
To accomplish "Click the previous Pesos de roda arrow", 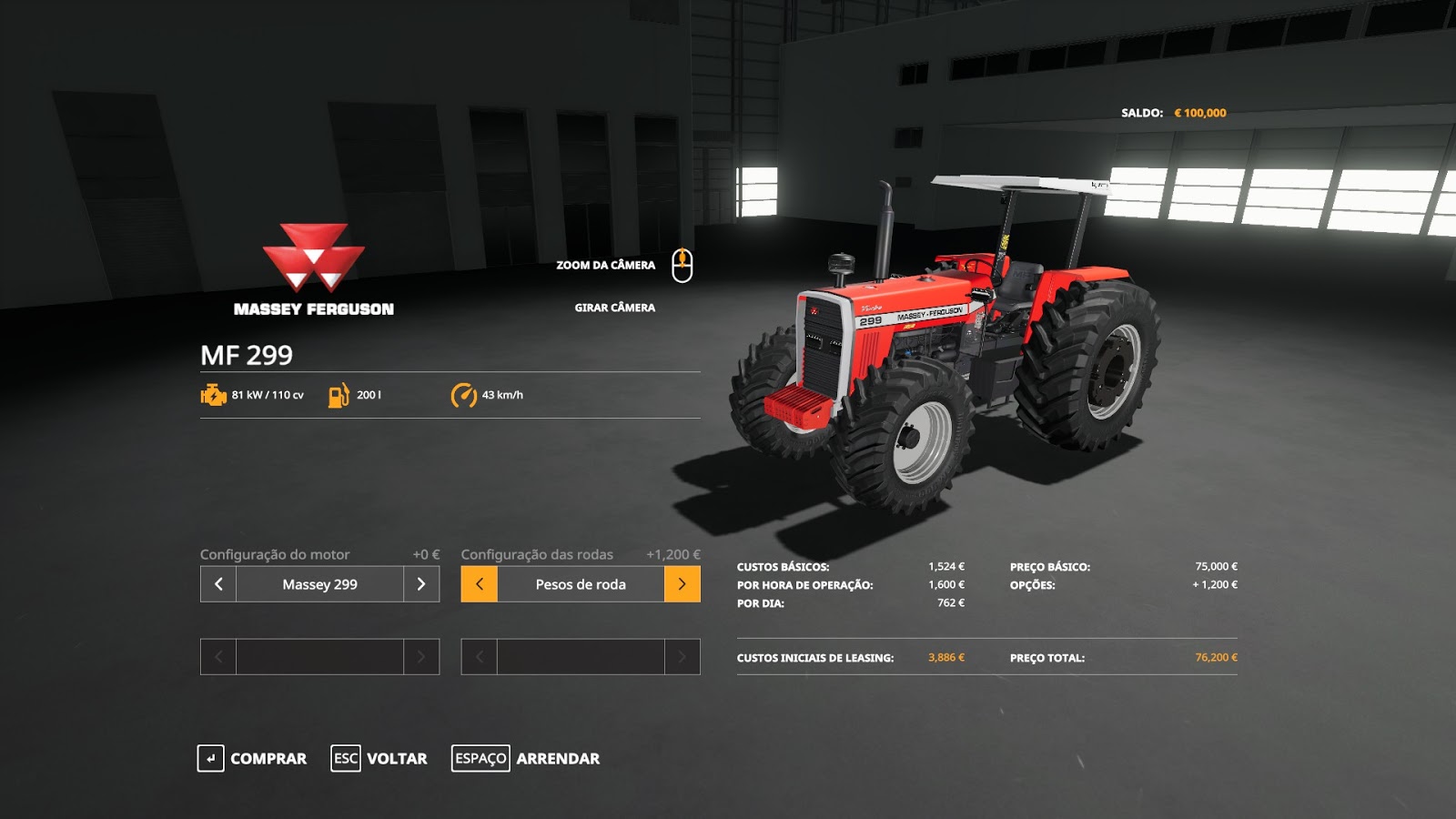I will (x=481, y=584).
